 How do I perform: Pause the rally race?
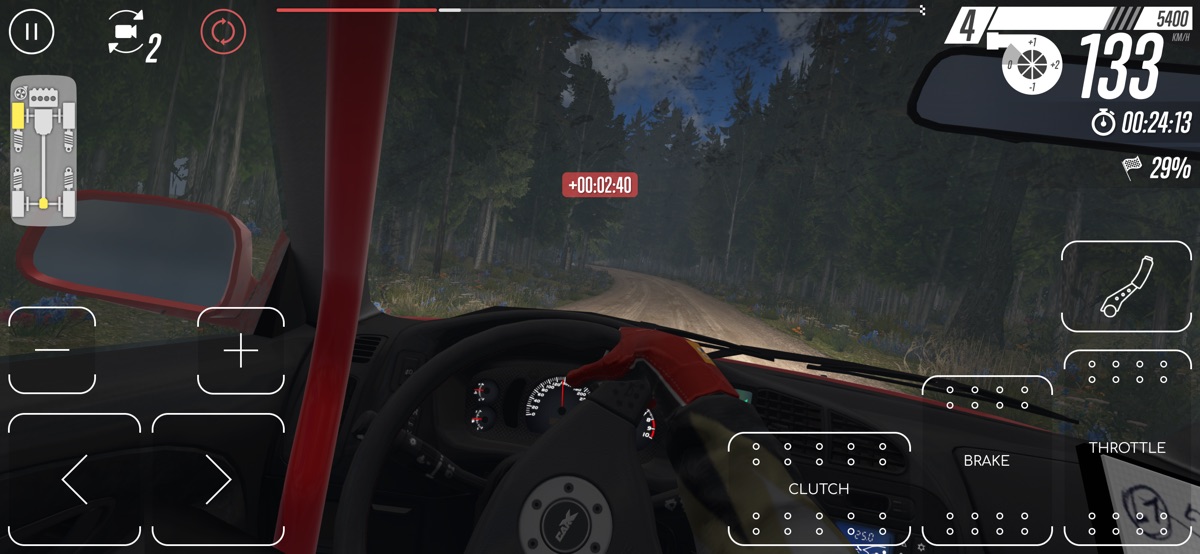point(32,31)
